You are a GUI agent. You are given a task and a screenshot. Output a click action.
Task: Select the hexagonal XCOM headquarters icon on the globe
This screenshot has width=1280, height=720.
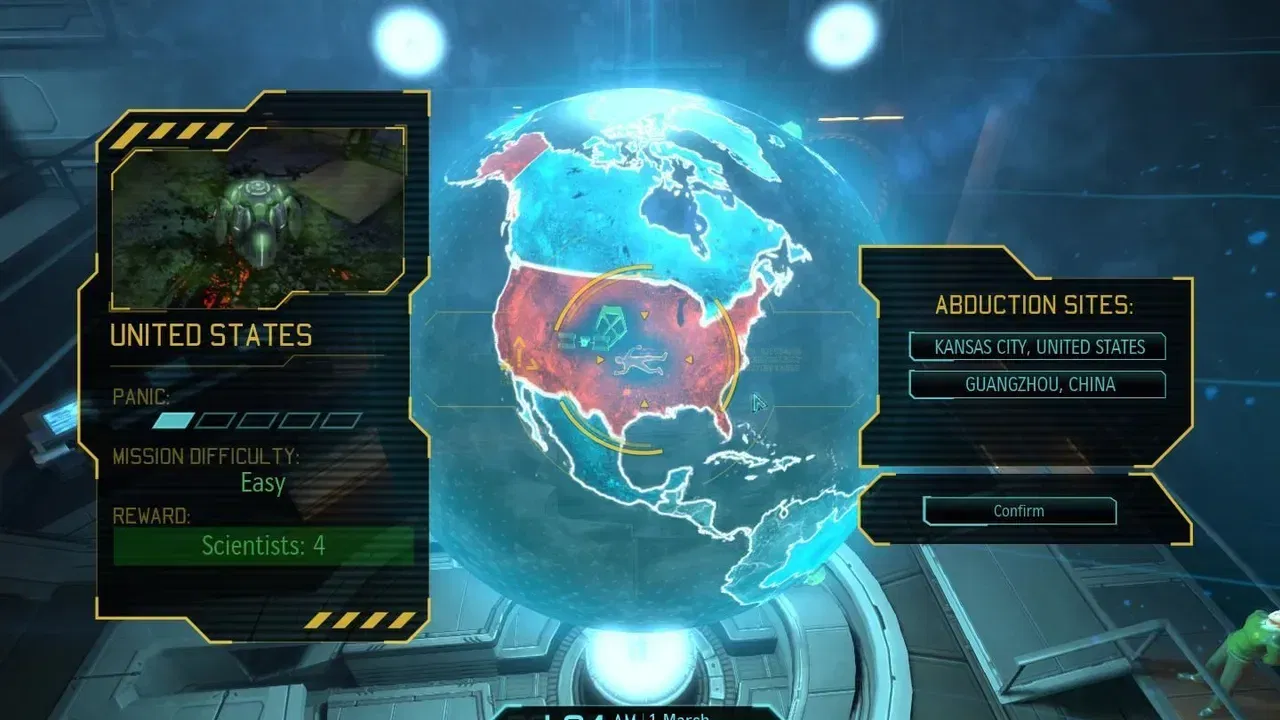610,322
